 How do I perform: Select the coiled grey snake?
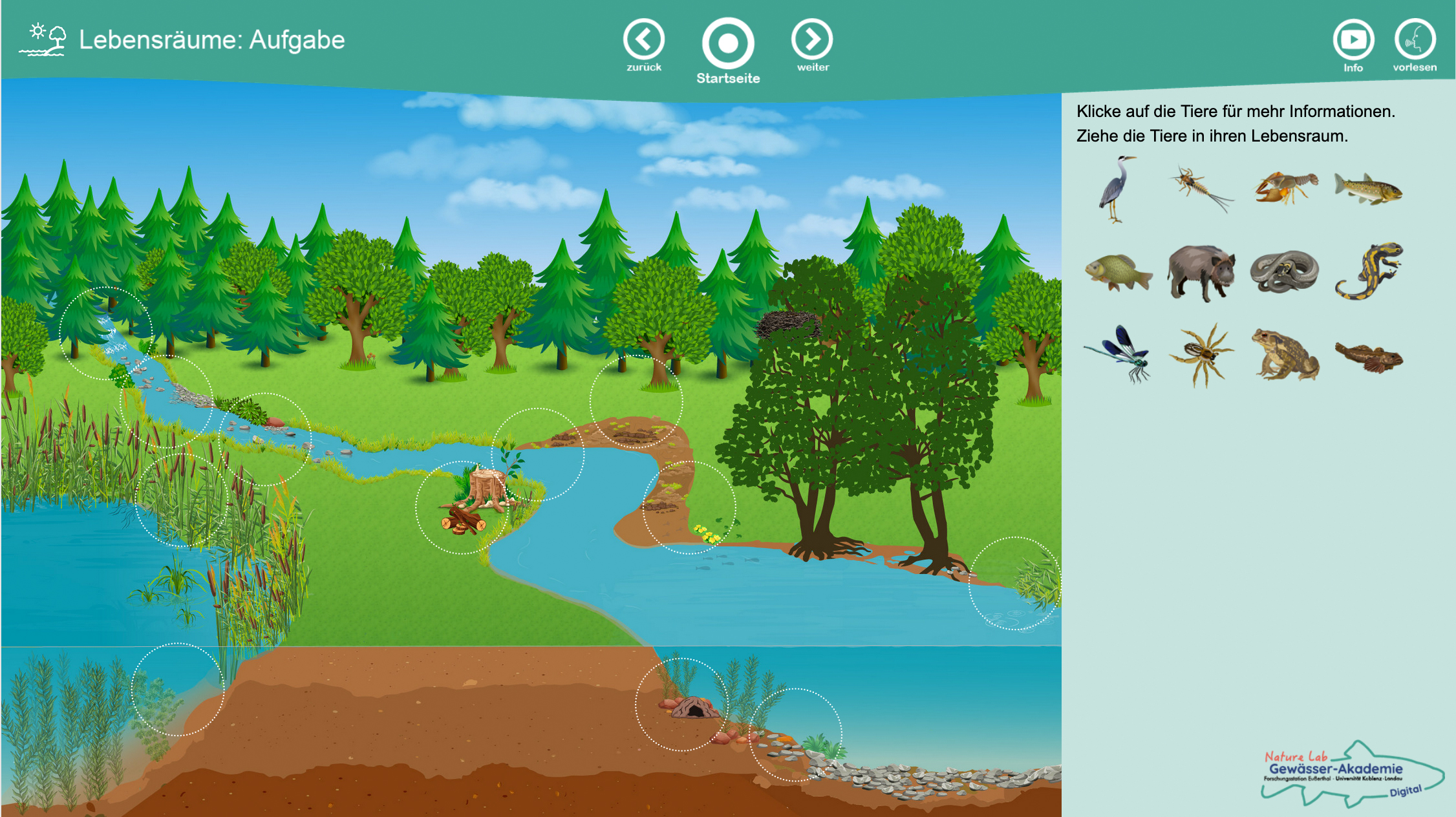[x=1285, y=272]
